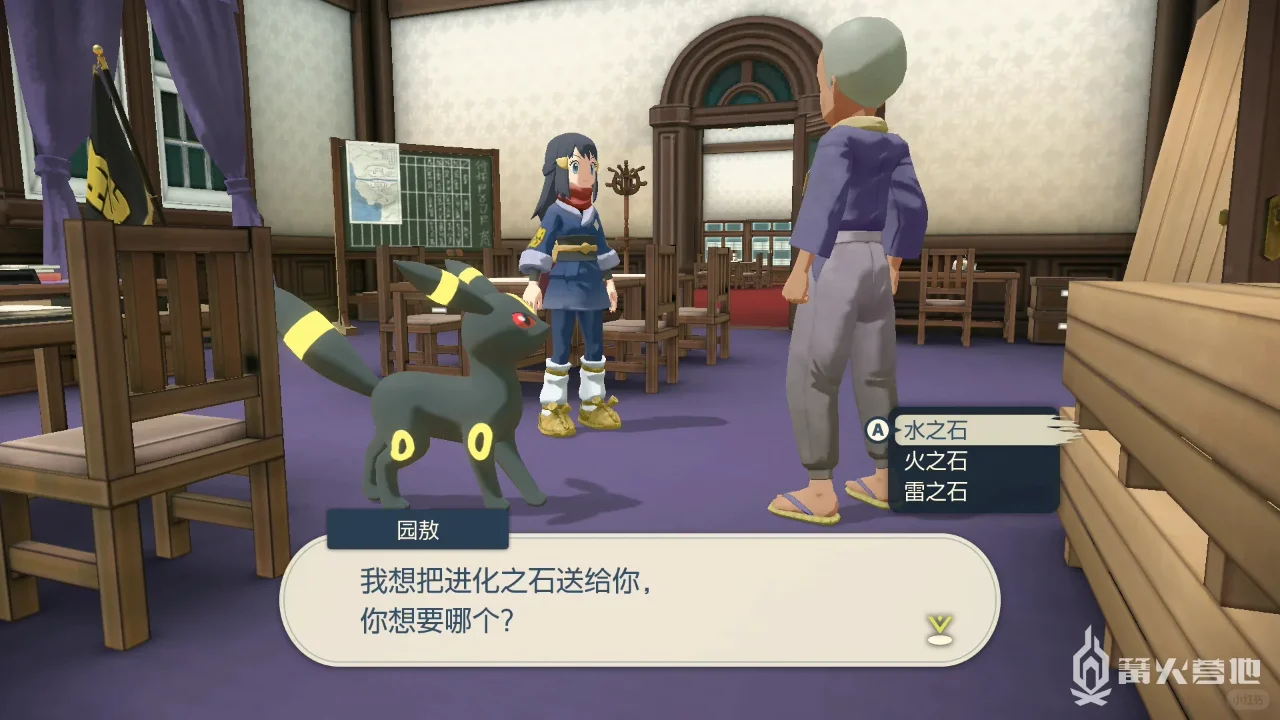
Task: Advance dialogue with the yellow arrow indicator
Action: pyautogui.click(x=939, y=629)
